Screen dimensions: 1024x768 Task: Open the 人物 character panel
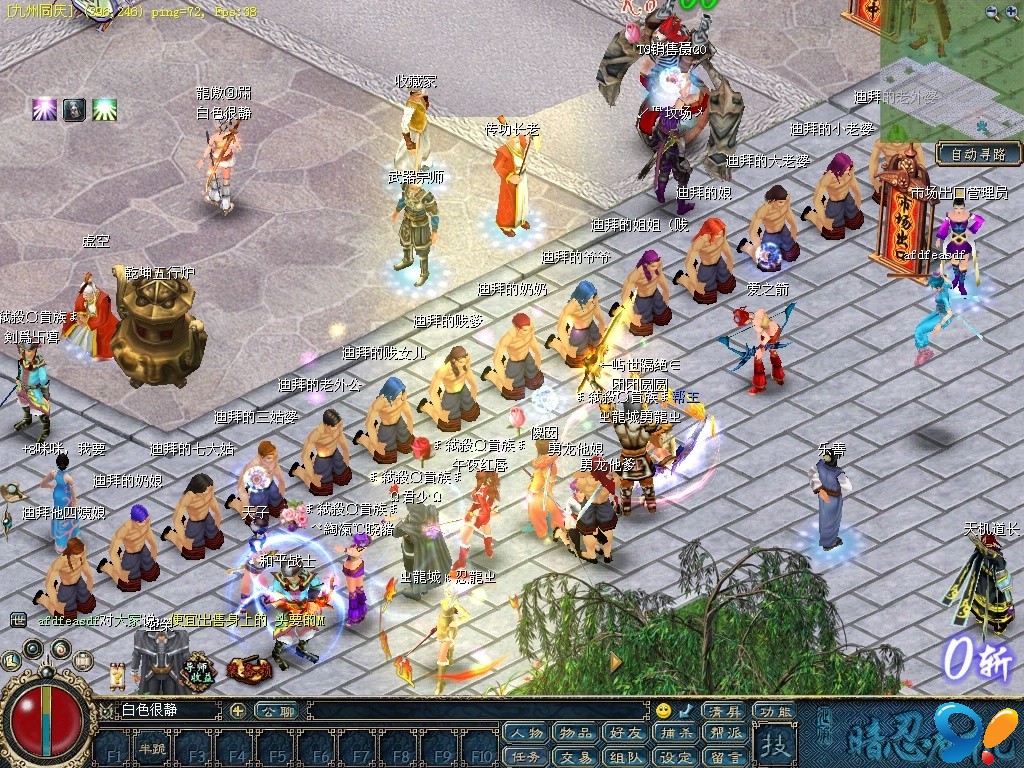(x=526, y=734)
